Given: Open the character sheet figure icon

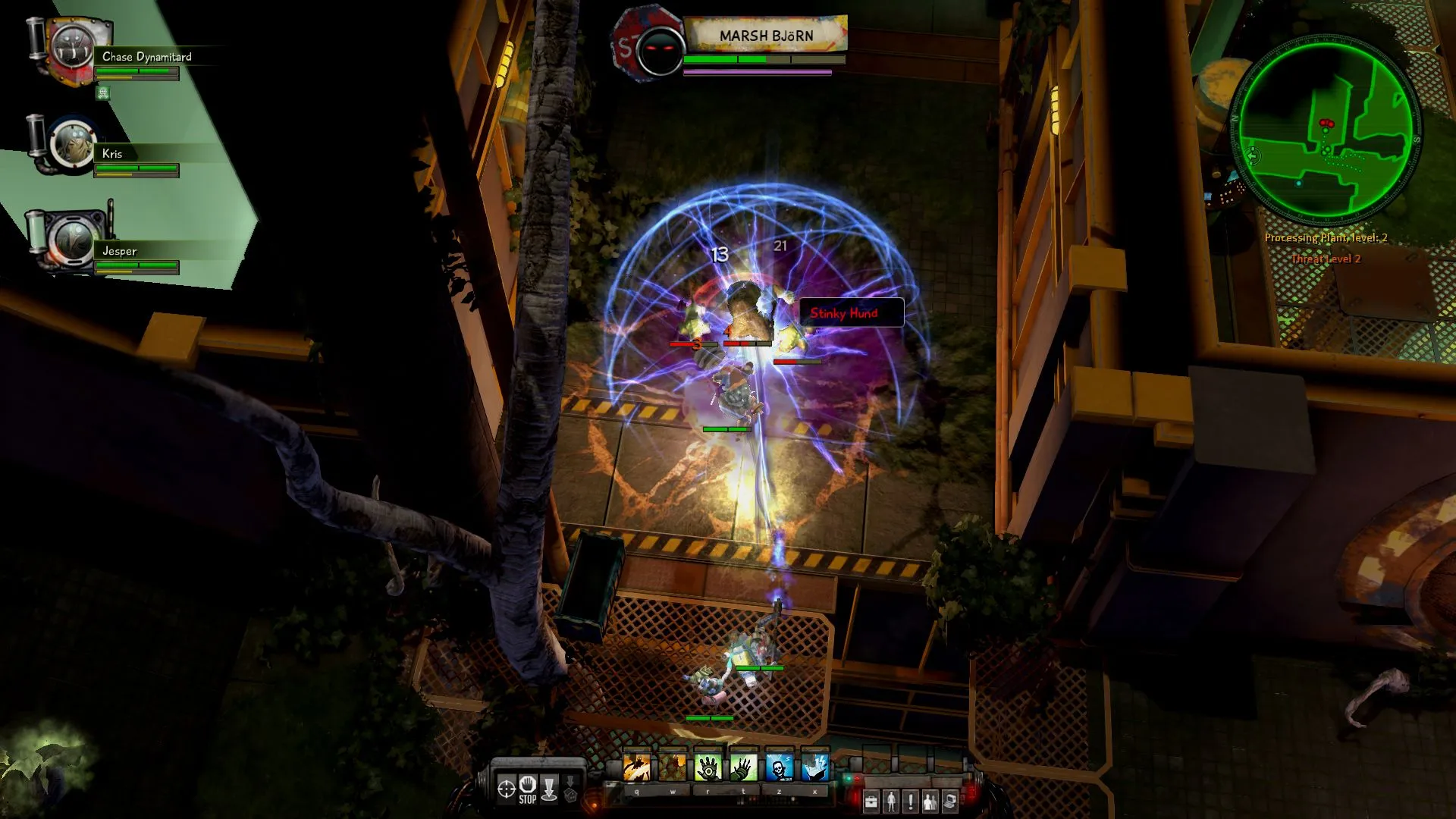Looking at the screenshot, I should pos(891,802).
